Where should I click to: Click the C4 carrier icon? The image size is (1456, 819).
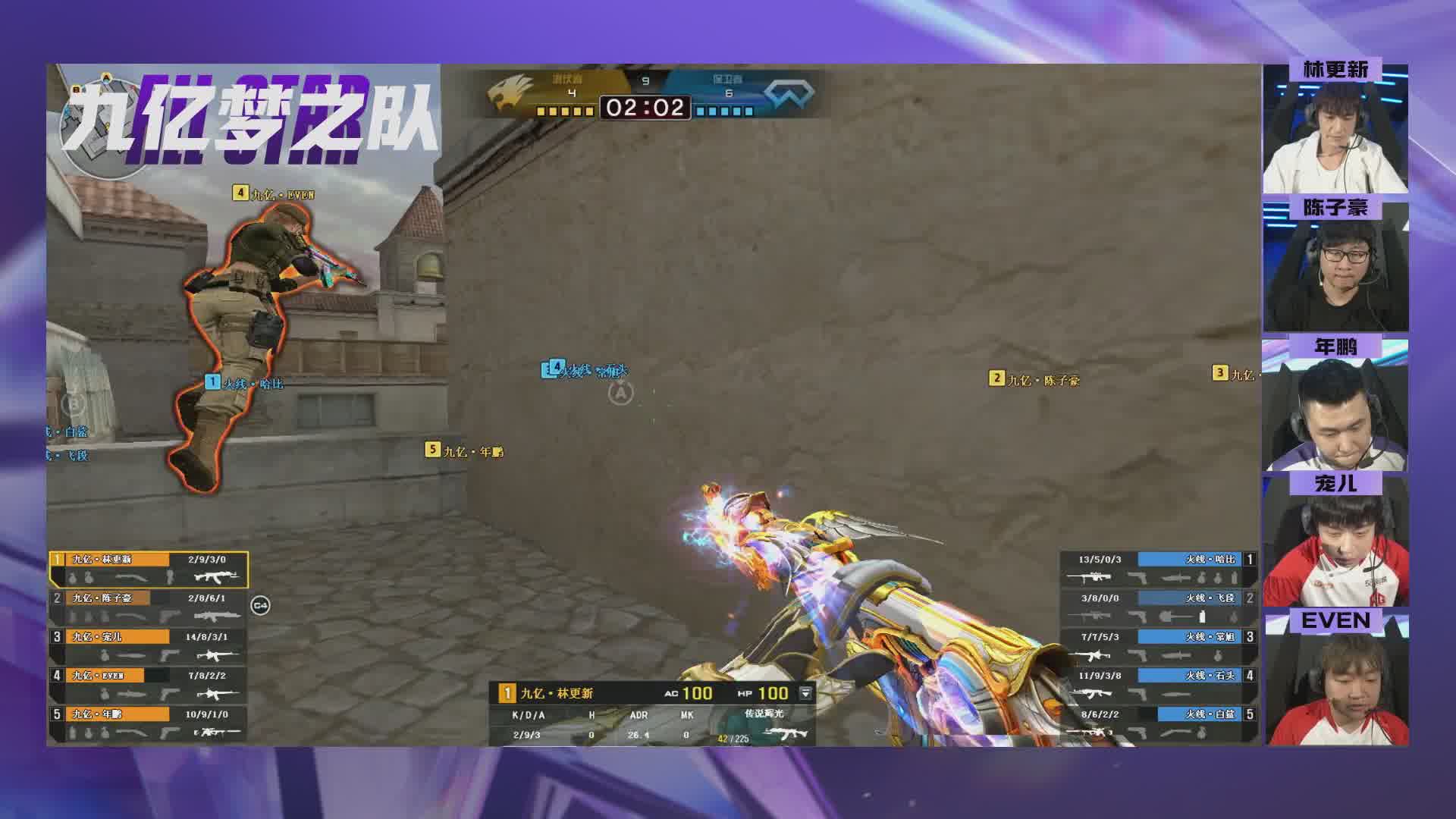pos(260,605)
